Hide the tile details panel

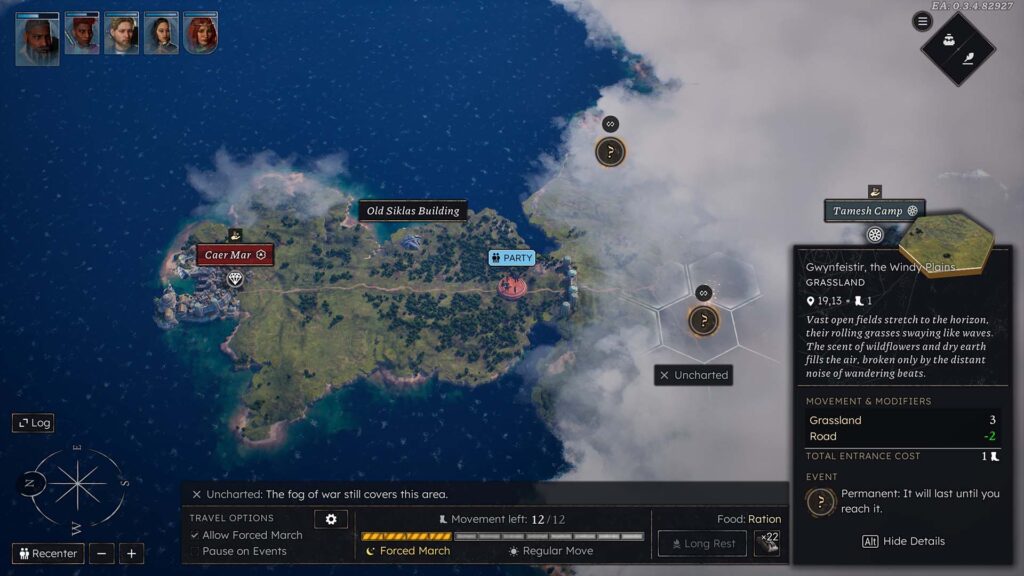pos(903,541)
